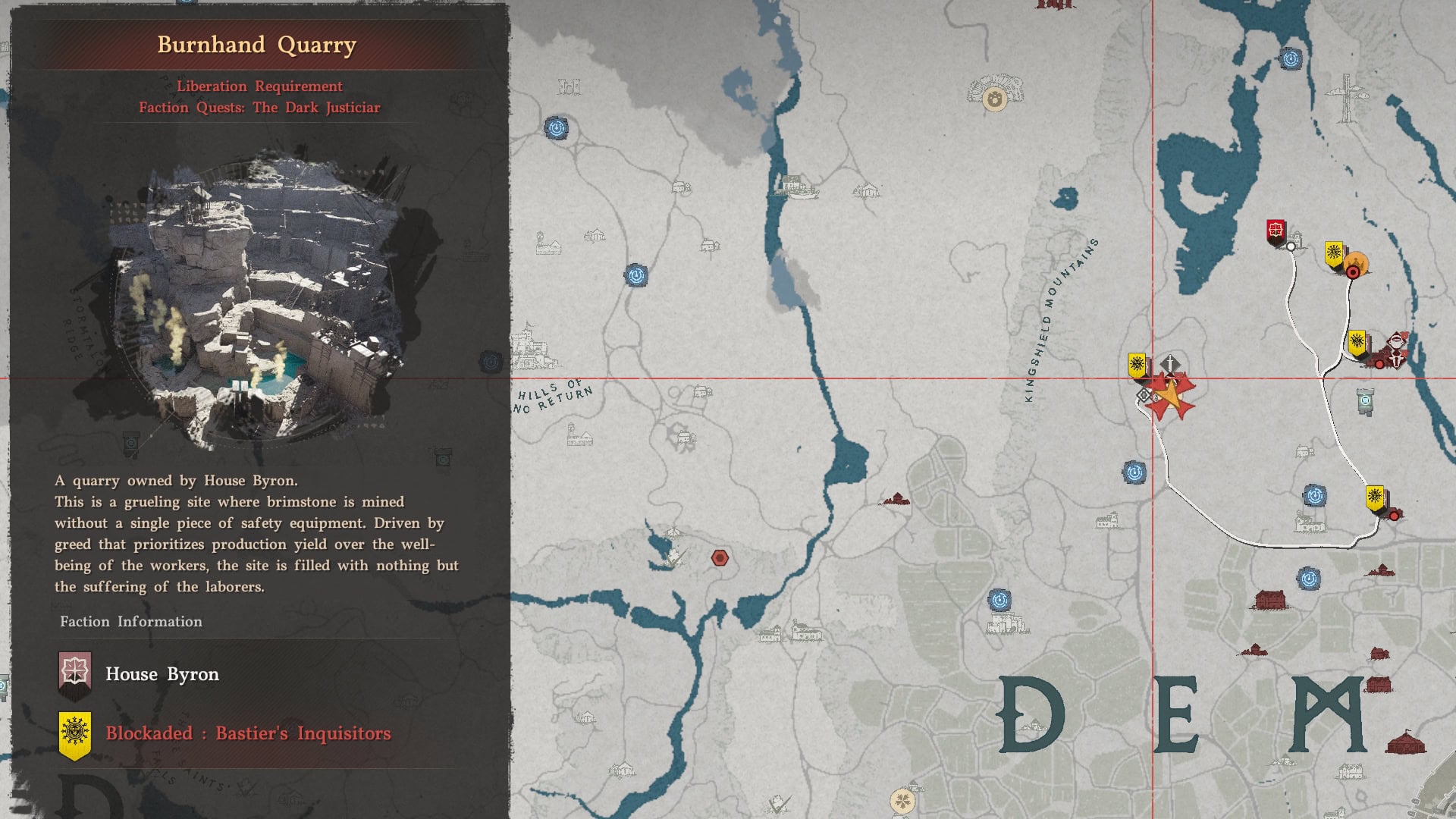The width and height of the screenshot is (1456, 819).
Task: View the Burnhand Quarry preview image
Action: (x=256, y=303)
